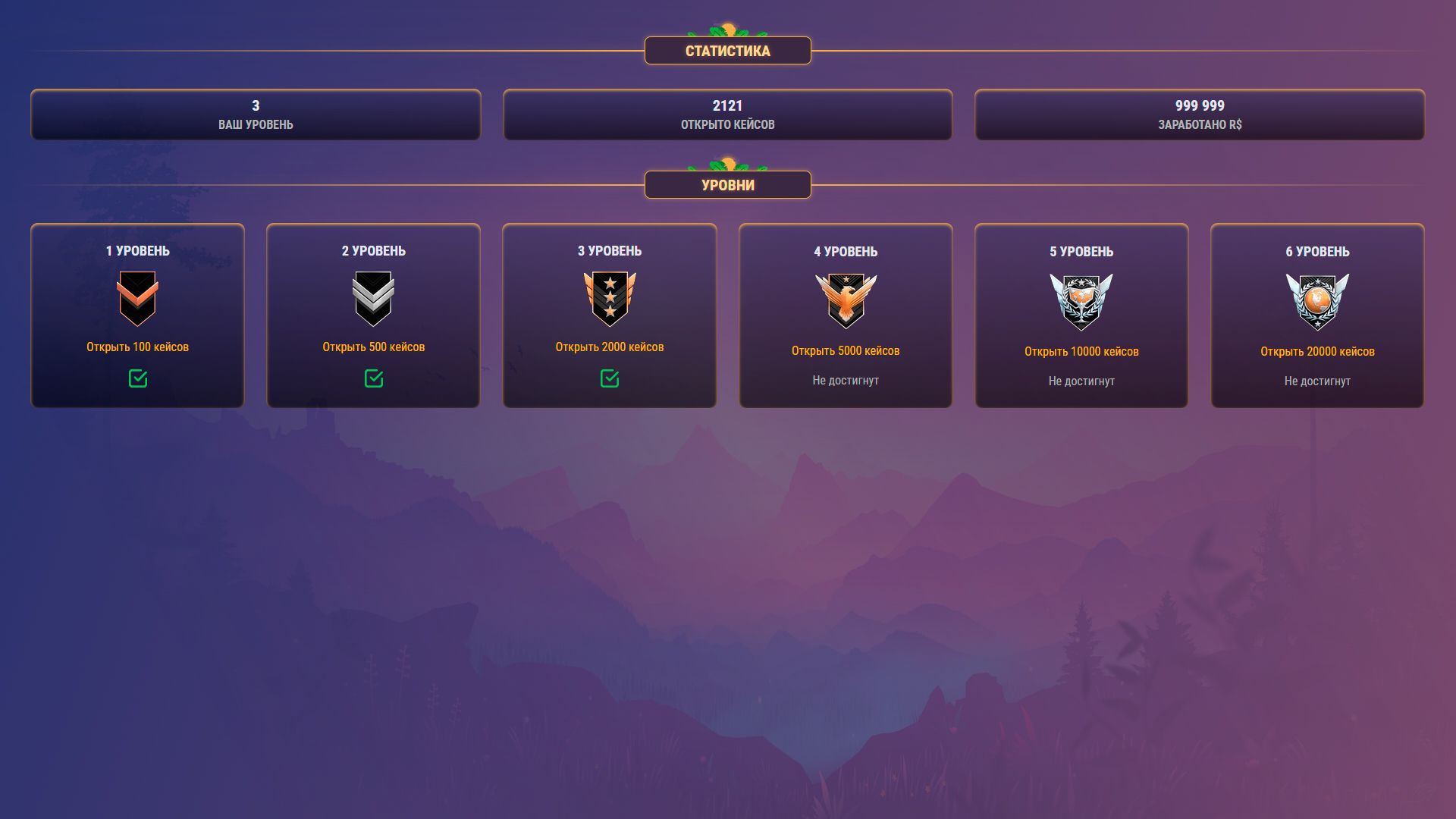
Task: Click the Открыть 20000 кейсов text link
Action: (x=1317, y=351)
